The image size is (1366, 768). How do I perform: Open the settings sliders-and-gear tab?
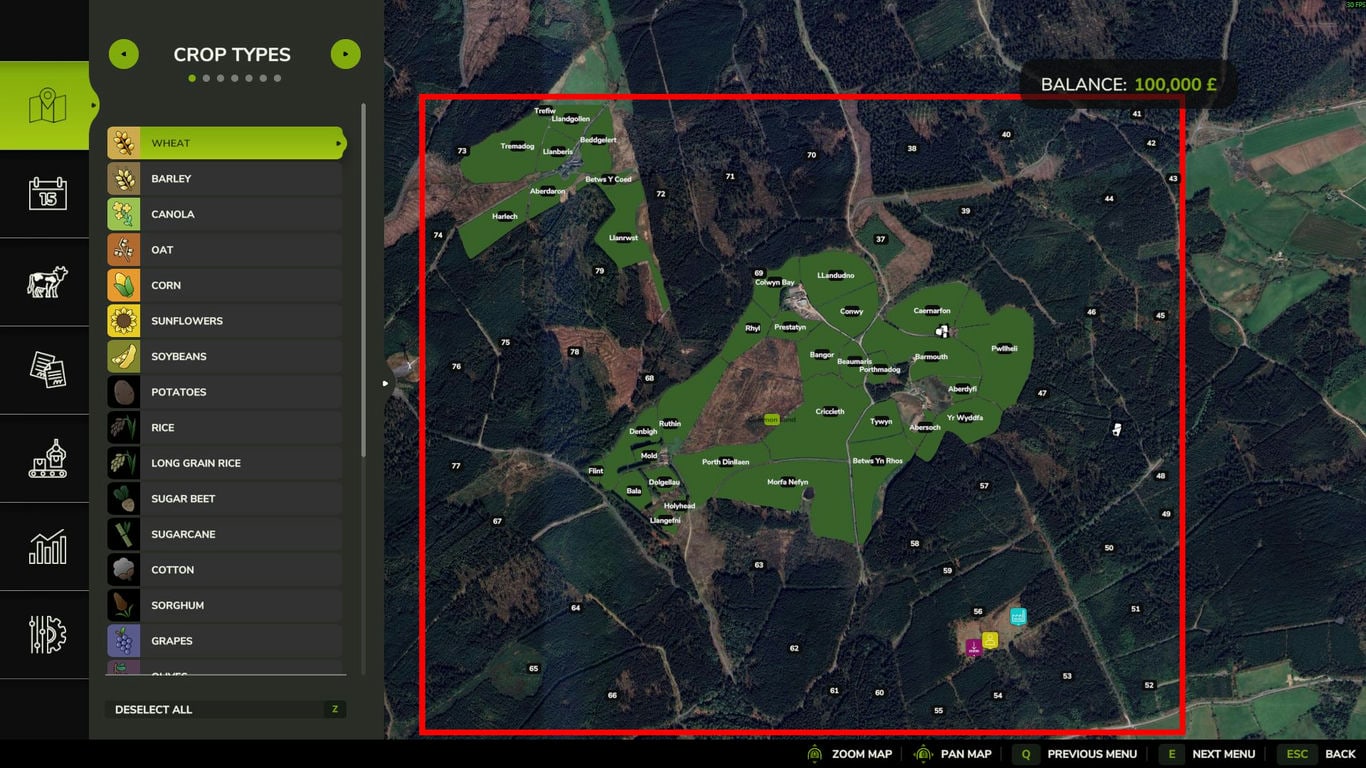[46, 635]
